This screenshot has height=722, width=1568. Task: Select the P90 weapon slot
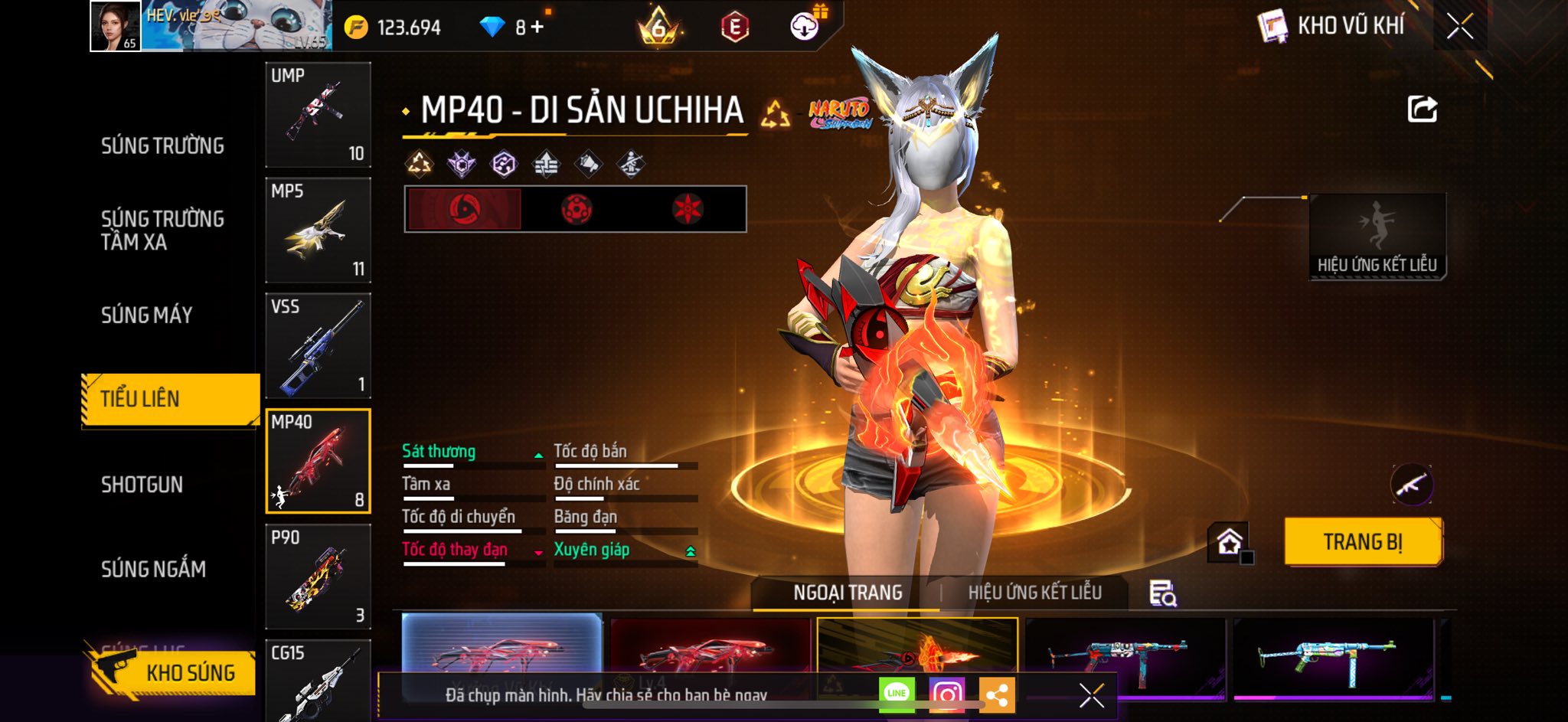click(x=318, y=576)
